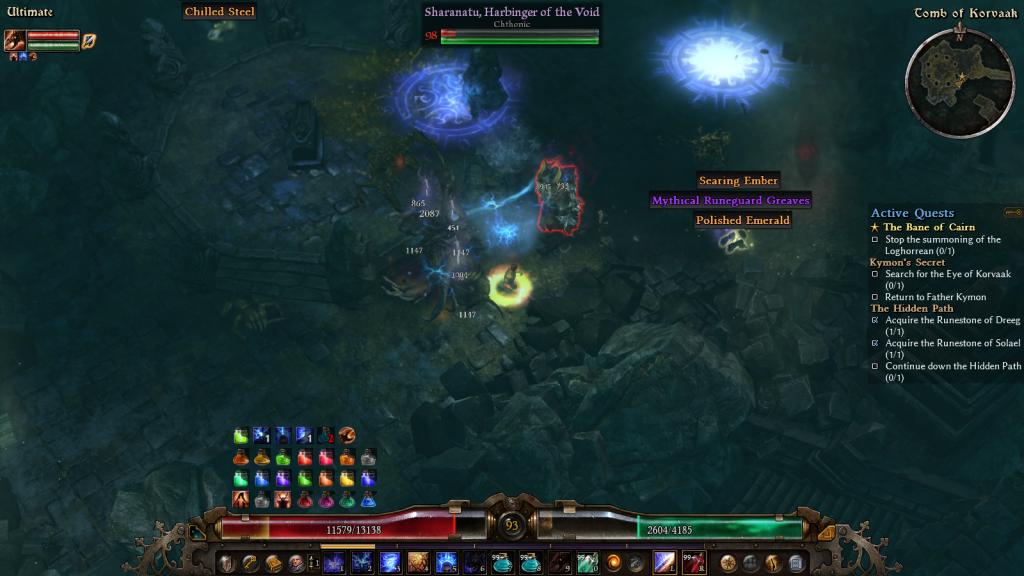The image size is (1024, 576).
Task: Select the pet portrait in the corner
Action: click(15, 41)
